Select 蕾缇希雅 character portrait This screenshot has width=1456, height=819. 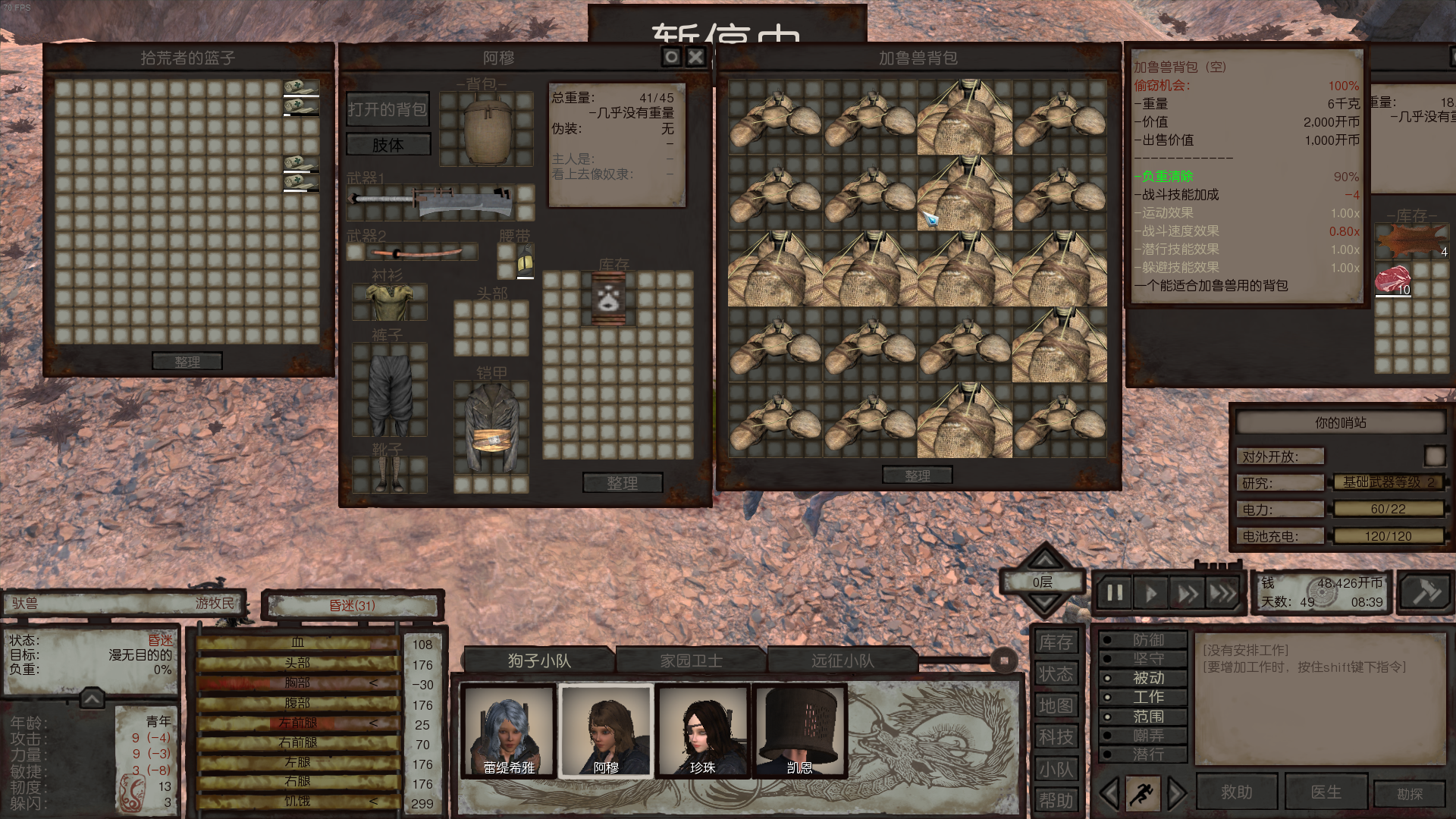[509, 732]
